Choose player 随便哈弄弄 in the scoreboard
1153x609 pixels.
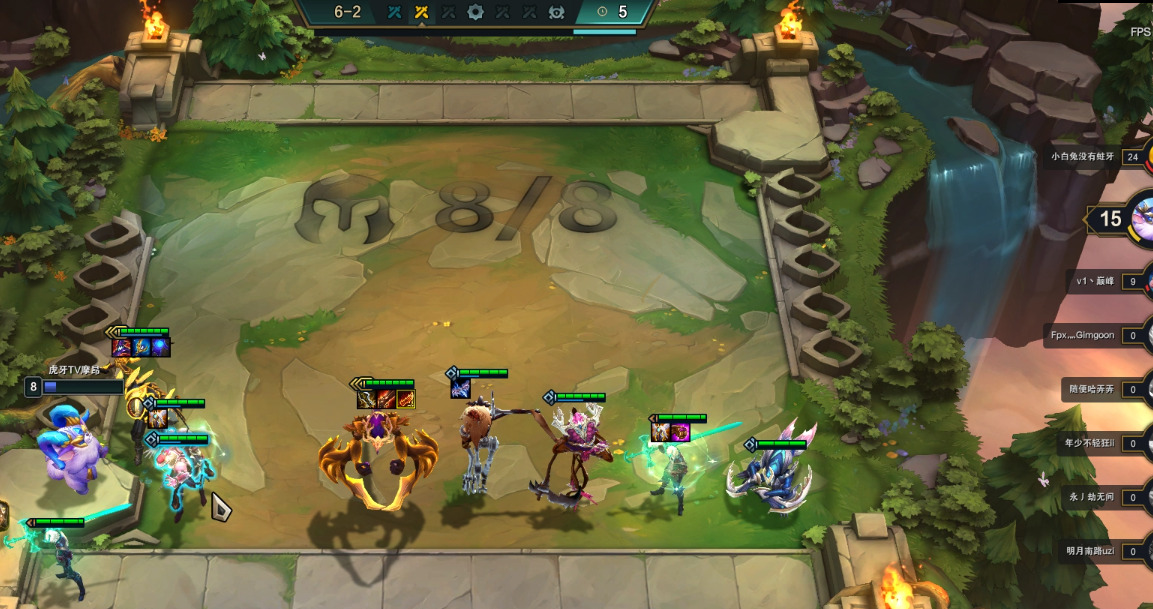tap(1090, 389)
